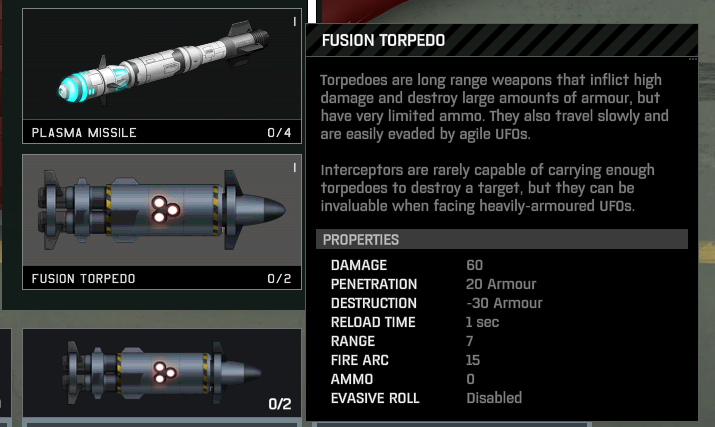Choose the card labeled Fusion Torpedo
715x427 pixels.
(162, 220)
